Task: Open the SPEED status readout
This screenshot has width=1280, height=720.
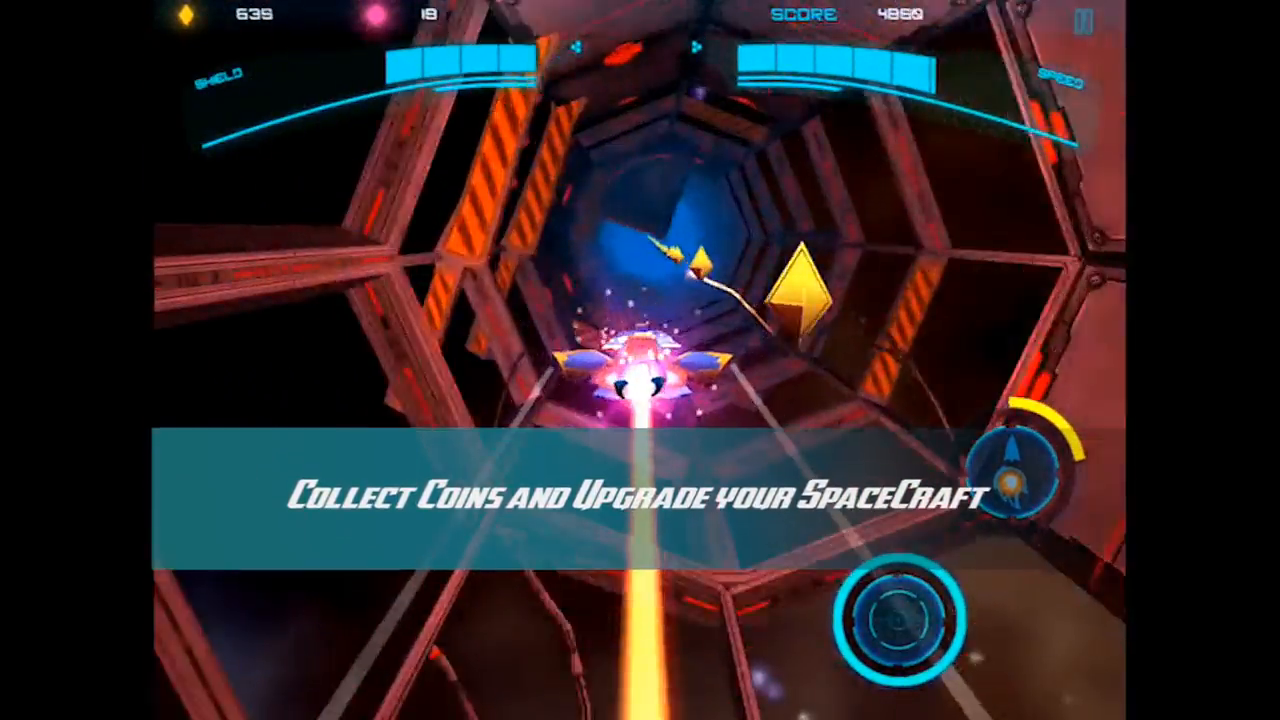Action: (1062, 81)
